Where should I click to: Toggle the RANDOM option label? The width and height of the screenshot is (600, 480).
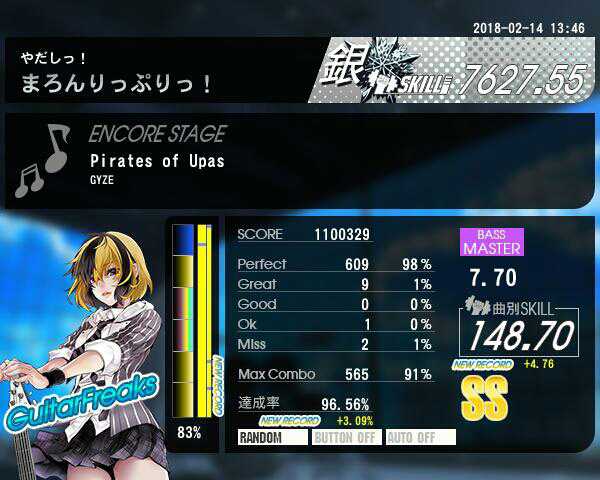pyautogui.click(x=271, y=437)
